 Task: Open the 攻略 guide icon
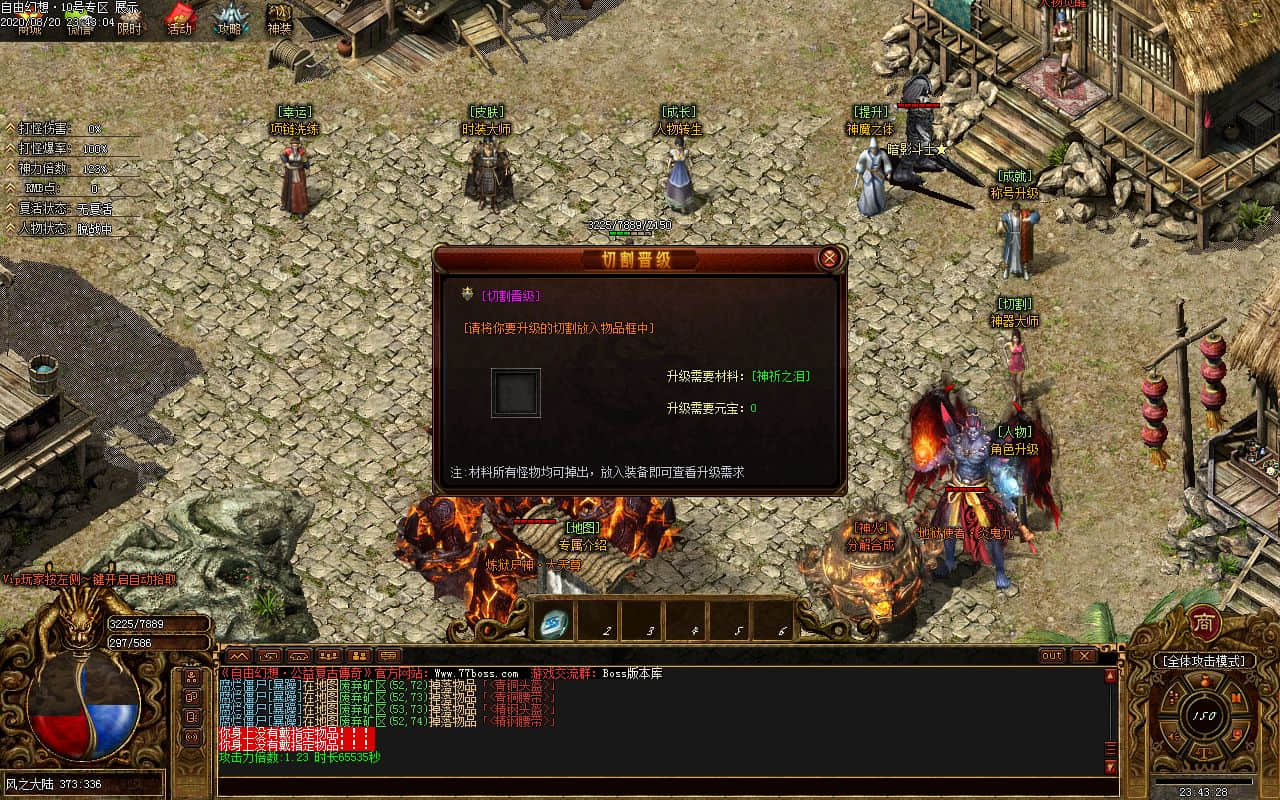tap(230, 20)
